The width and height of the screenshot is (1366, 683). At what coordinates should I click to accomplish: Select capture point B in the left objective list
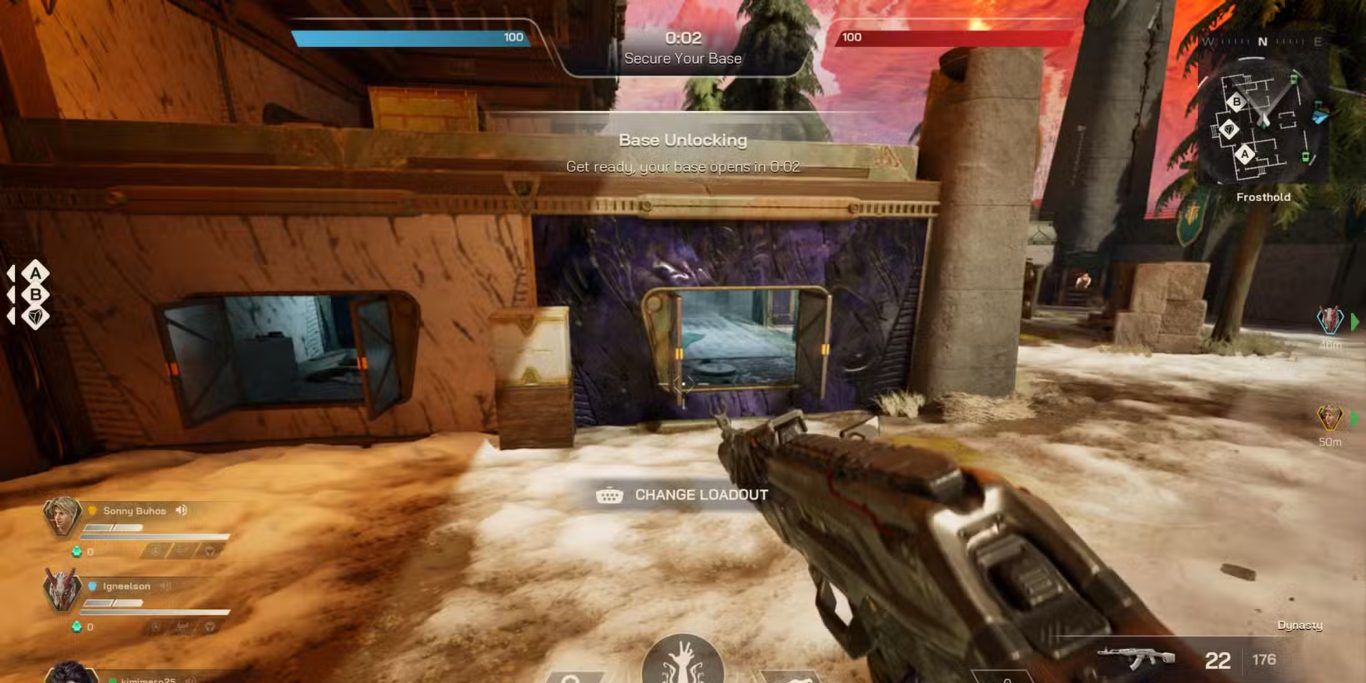pos(36,295)
